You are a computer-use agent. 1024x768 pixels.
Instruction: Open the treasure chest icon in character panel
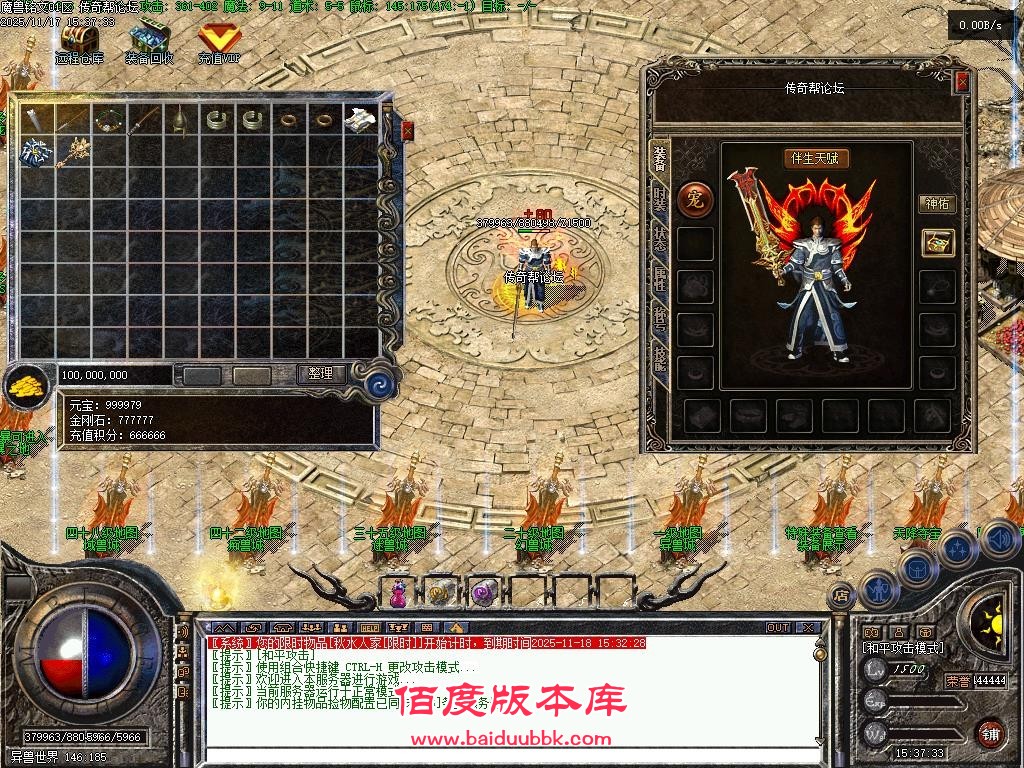pyautogui.click(x=938, y=242)
